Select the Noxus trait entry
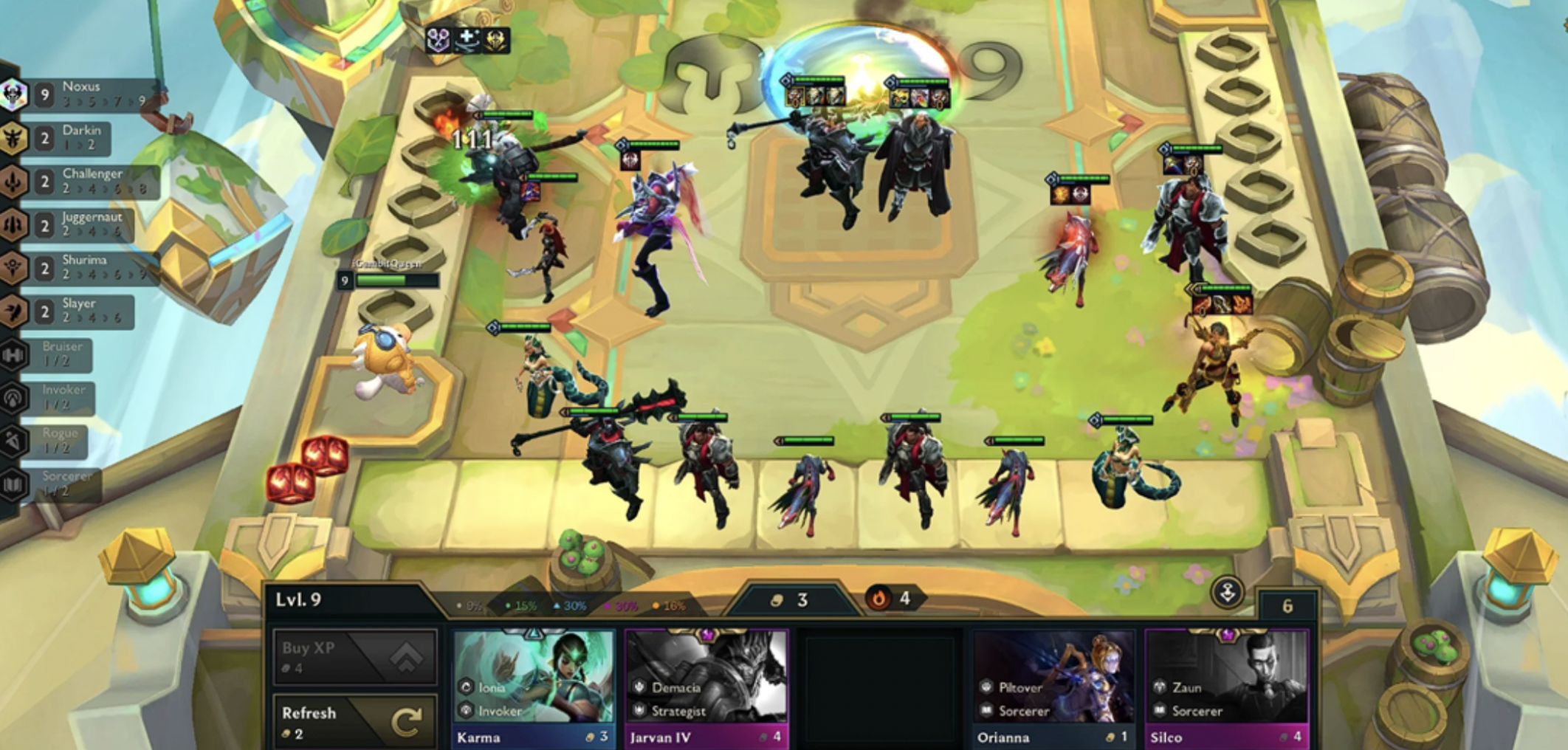The width and height of the screenshot is (1568, 750). (81, 94)
